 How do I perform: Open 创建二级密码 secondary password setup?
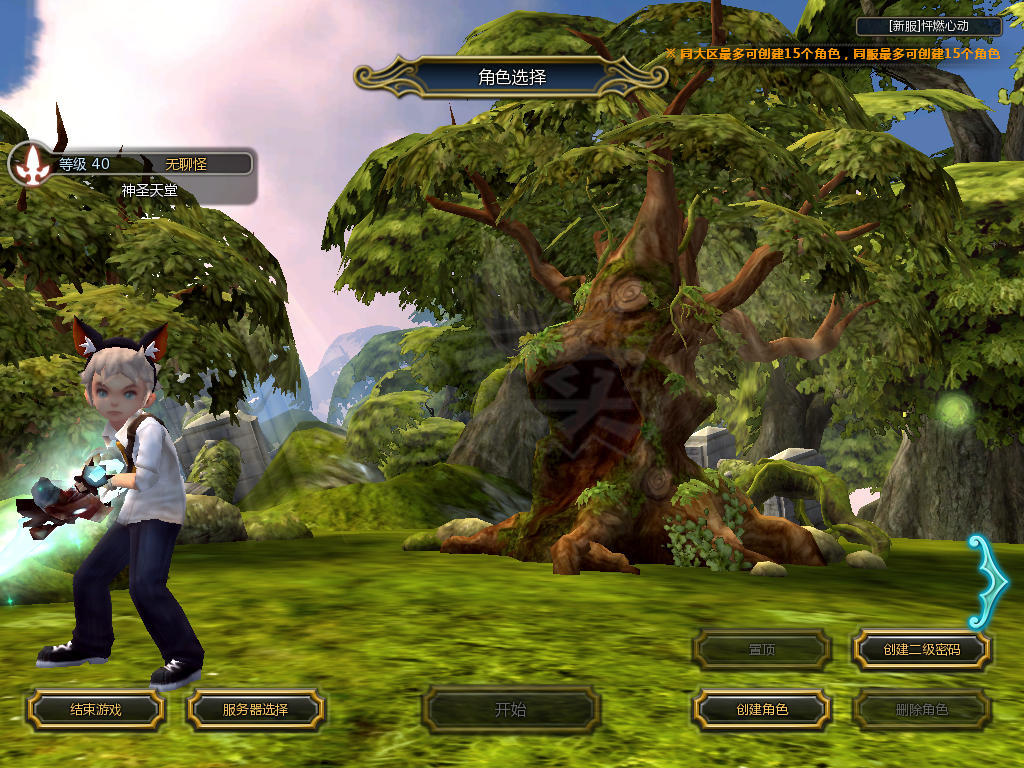(x=921, y=649)
